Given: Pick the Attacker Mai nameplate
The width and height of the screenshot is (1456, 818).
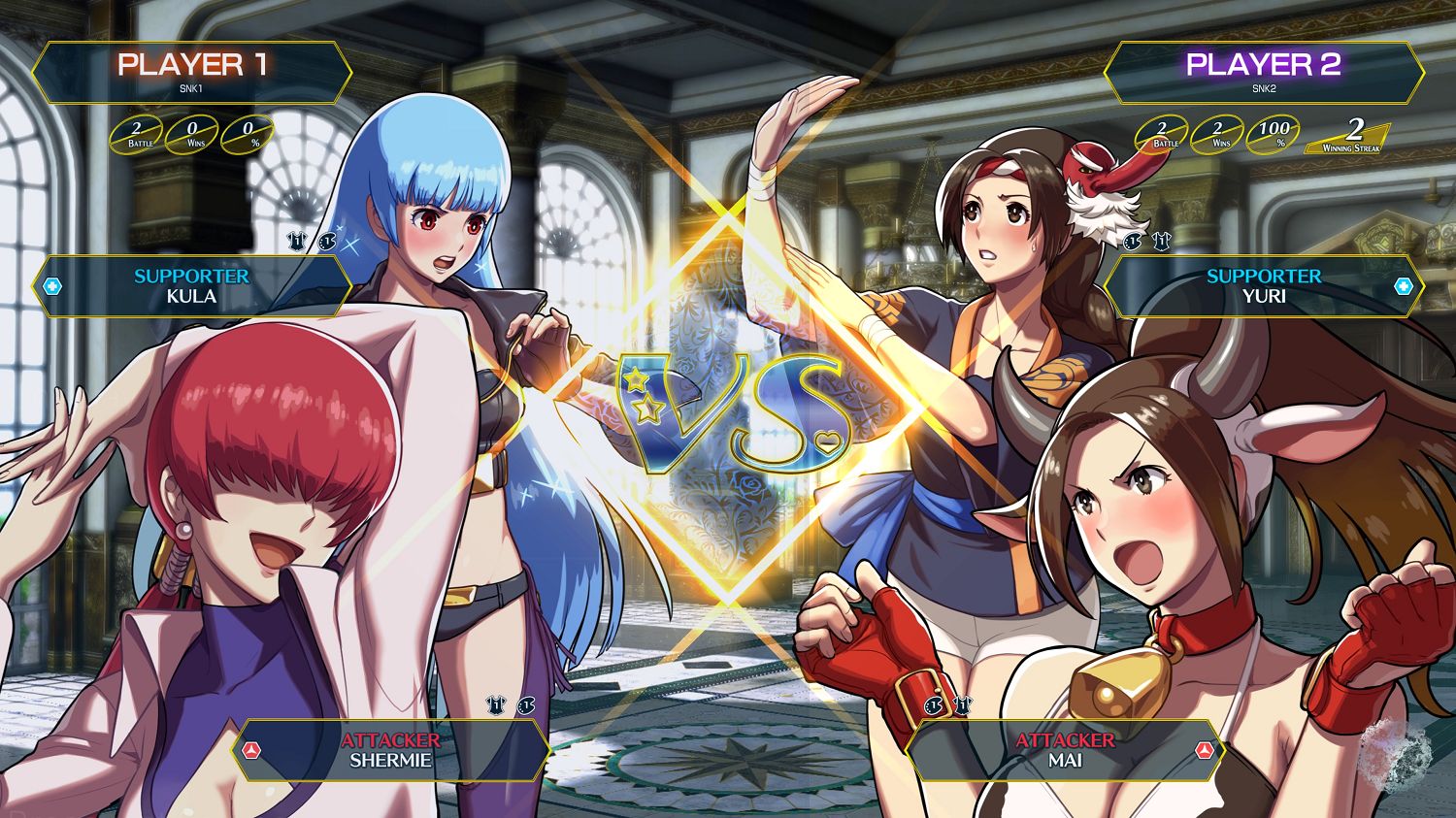Looking at the screenshot, I should (1065, 750).
